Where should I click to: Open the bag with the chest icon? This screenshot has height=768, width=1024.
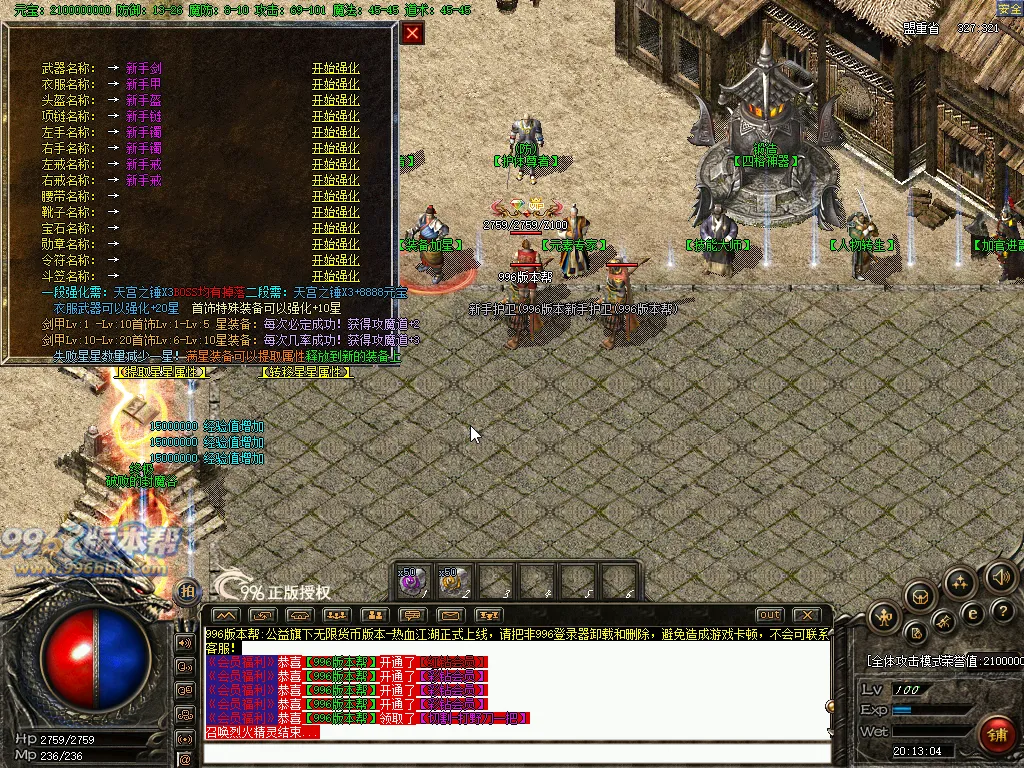pos(919,597)
